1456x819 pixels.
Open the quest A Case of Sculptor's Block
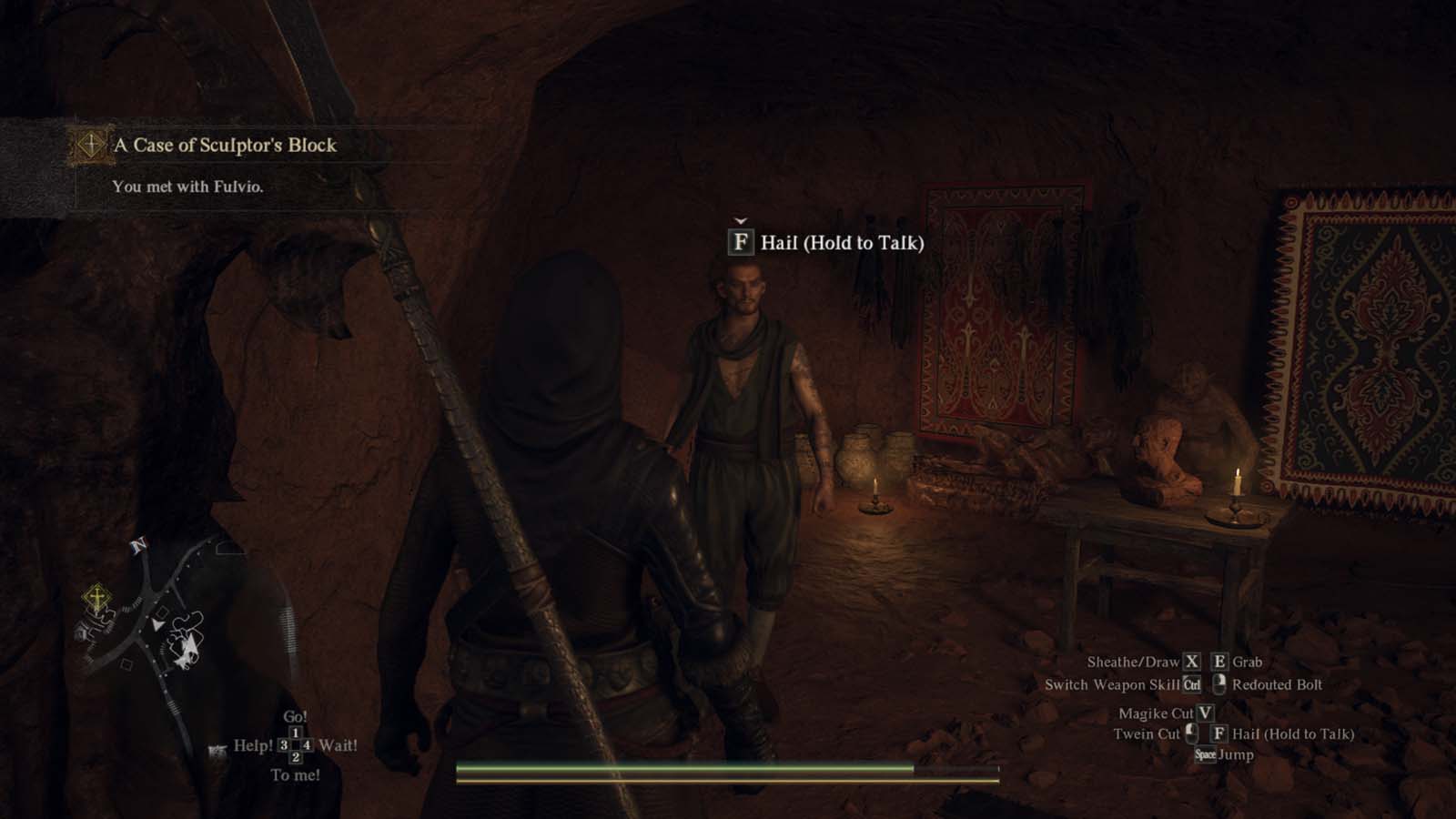pyautogui.click(x=225, y=144)
